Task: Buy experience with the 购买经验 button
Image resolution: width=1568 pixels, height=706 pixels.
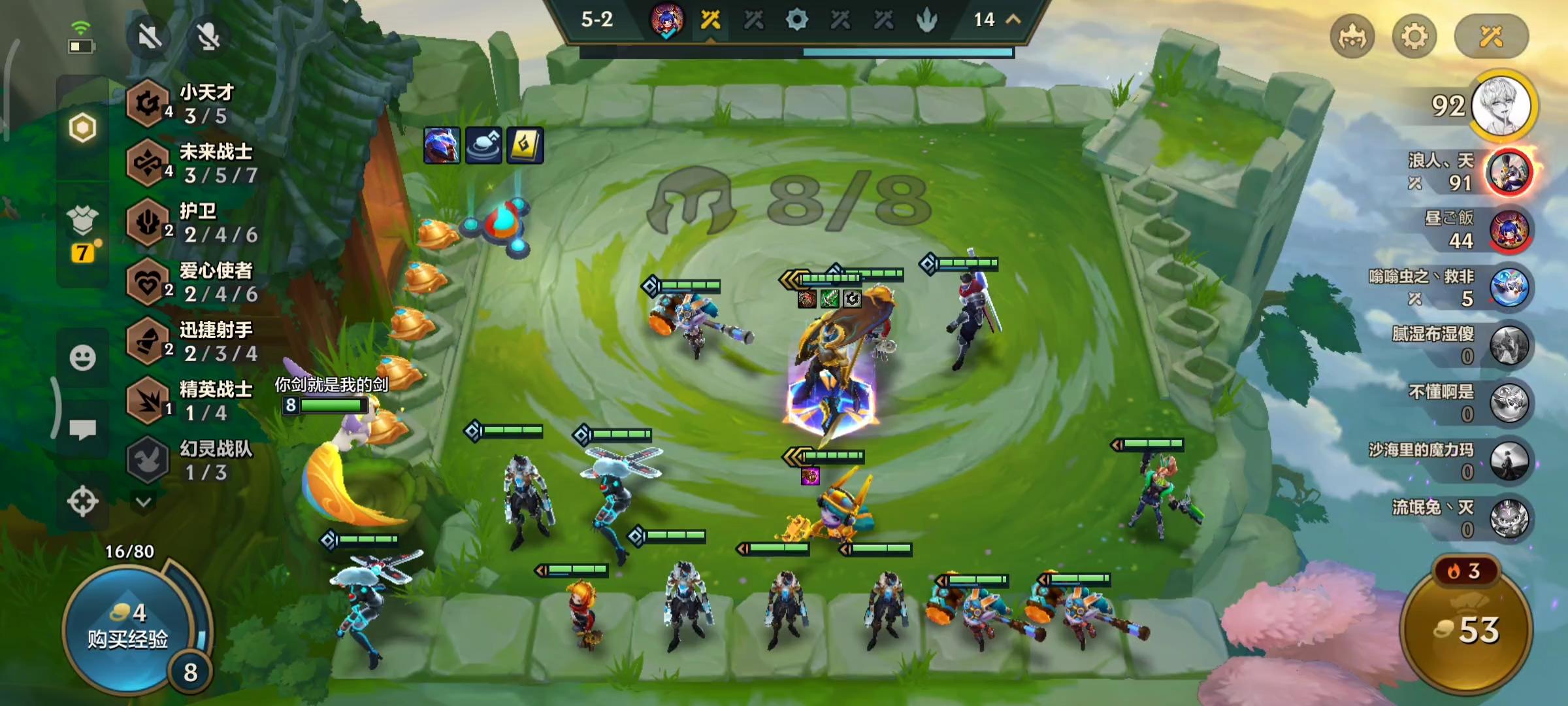Action: (128, 628)
